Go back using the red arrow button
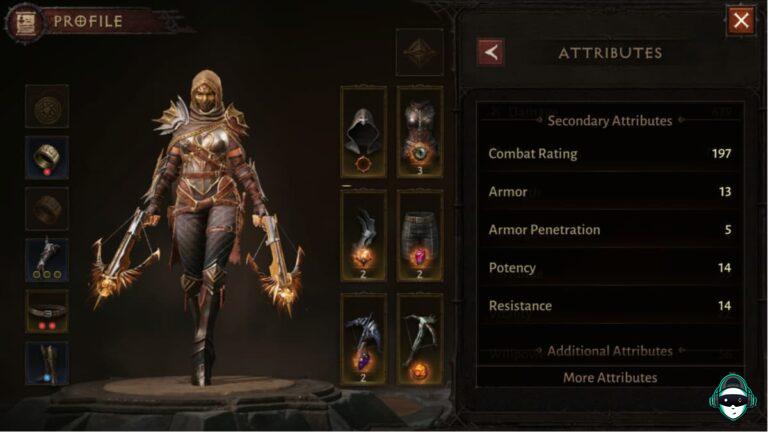Screen dimensions: 768x432 pyautogui.click(x=491, y=52)
